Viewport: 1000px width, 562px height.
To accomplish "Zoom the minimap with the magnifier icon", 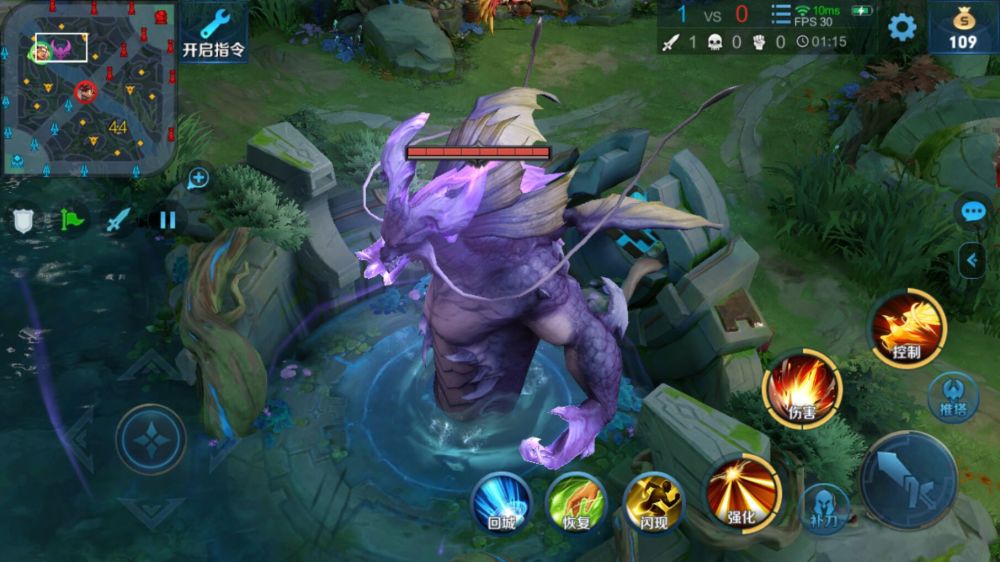I will (x=198, y=179).
